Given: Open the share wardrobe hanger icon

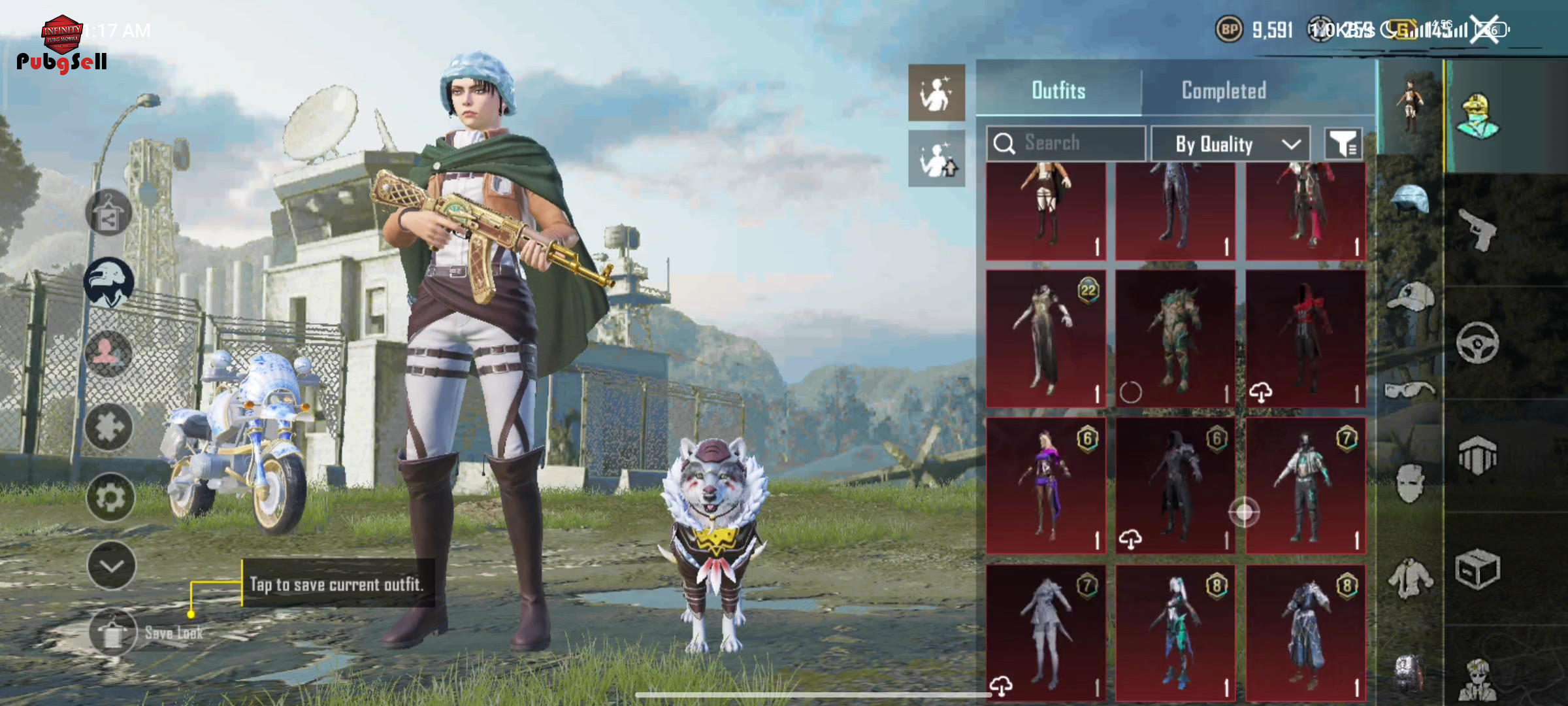Looking at the screenshot, I should point(108,213).
